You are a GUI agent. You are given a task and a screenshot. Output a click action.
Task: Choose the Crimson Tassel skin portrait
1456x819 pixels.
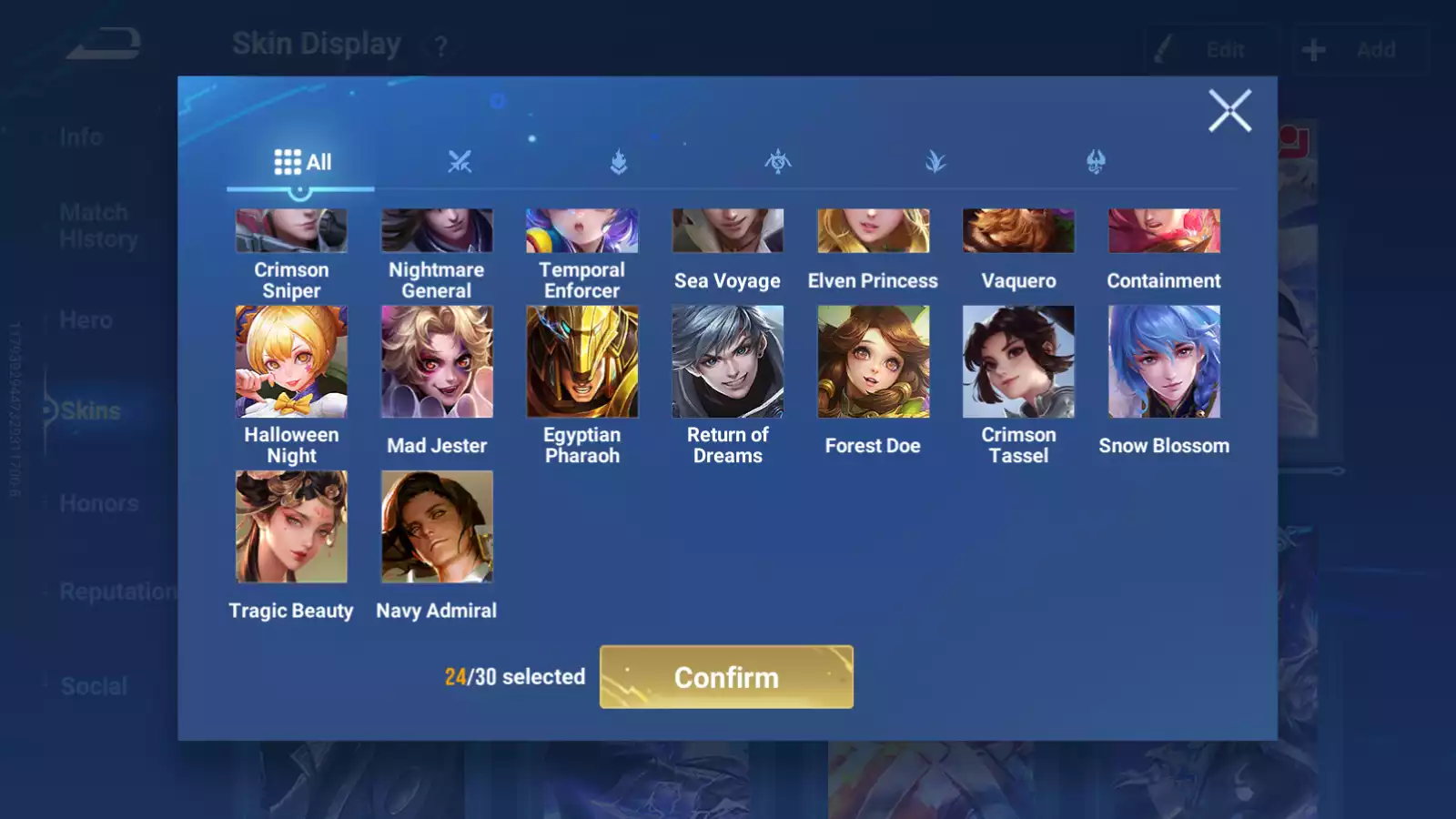1018,362
